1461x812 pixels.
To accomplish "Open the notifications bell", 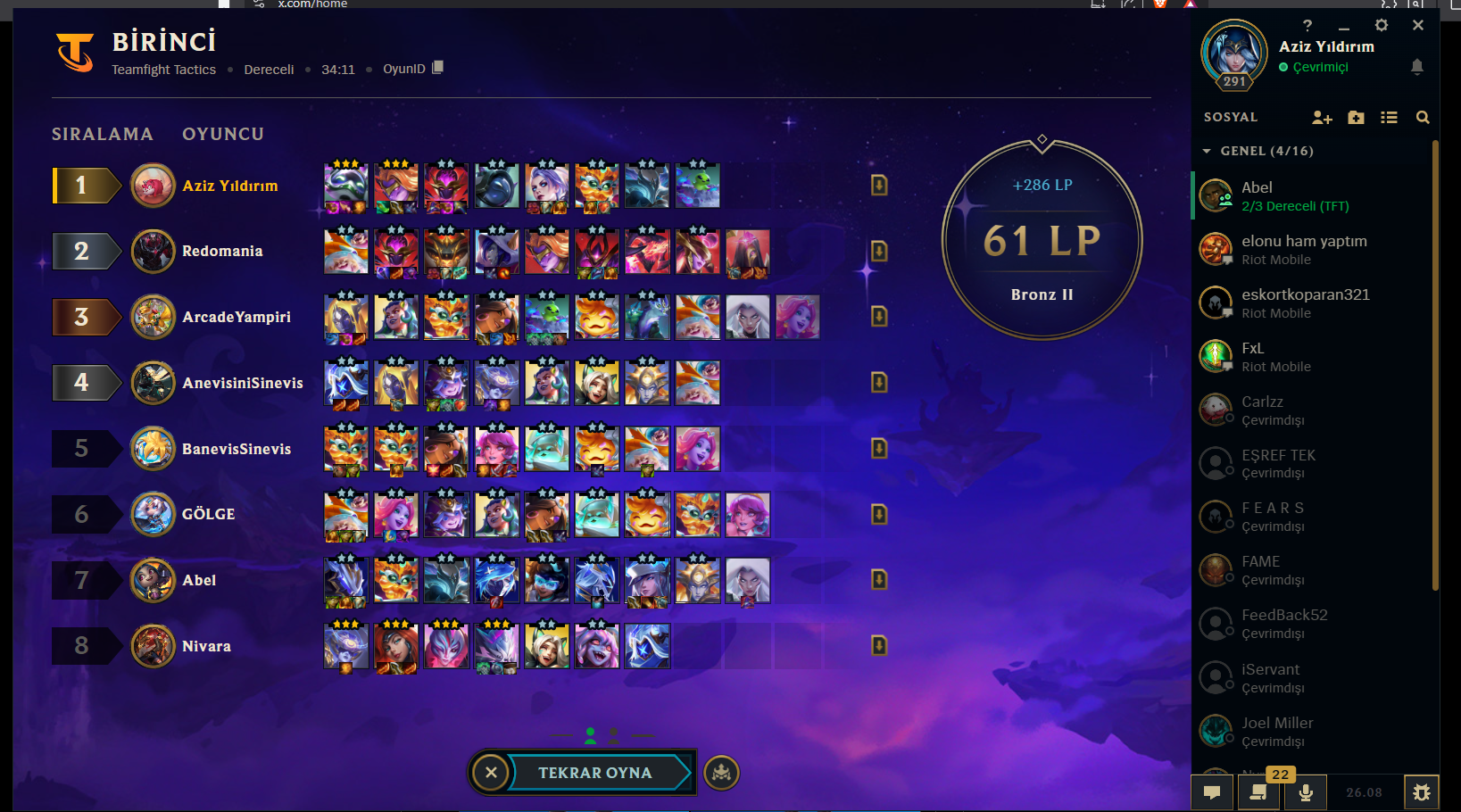I will pyautogui.click(x=1416, y=67).
